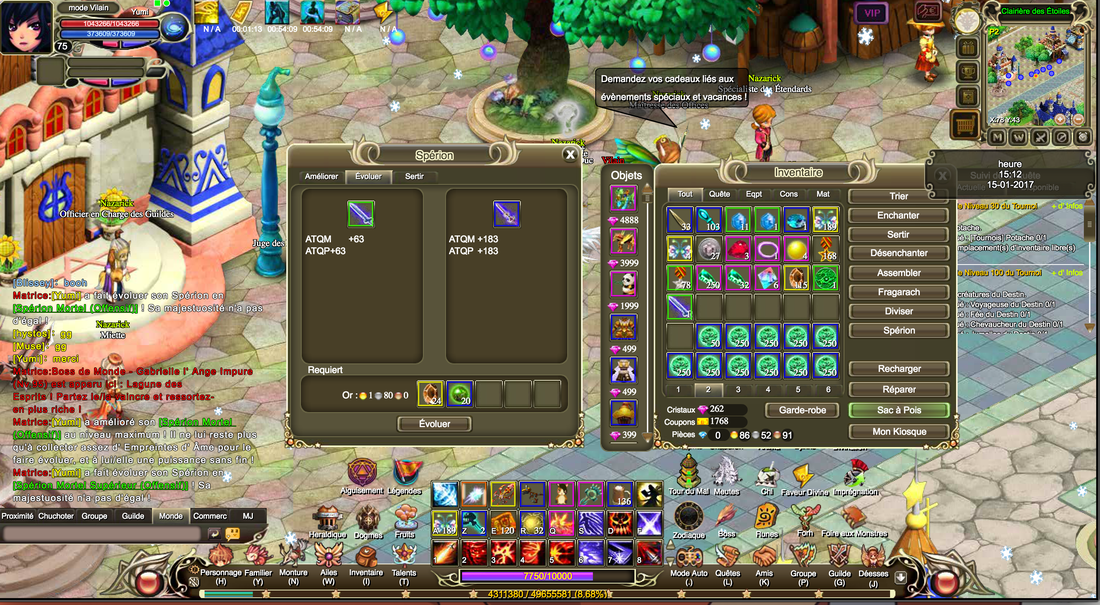
Task: Click the Diviser button
Action: [898, 311]
